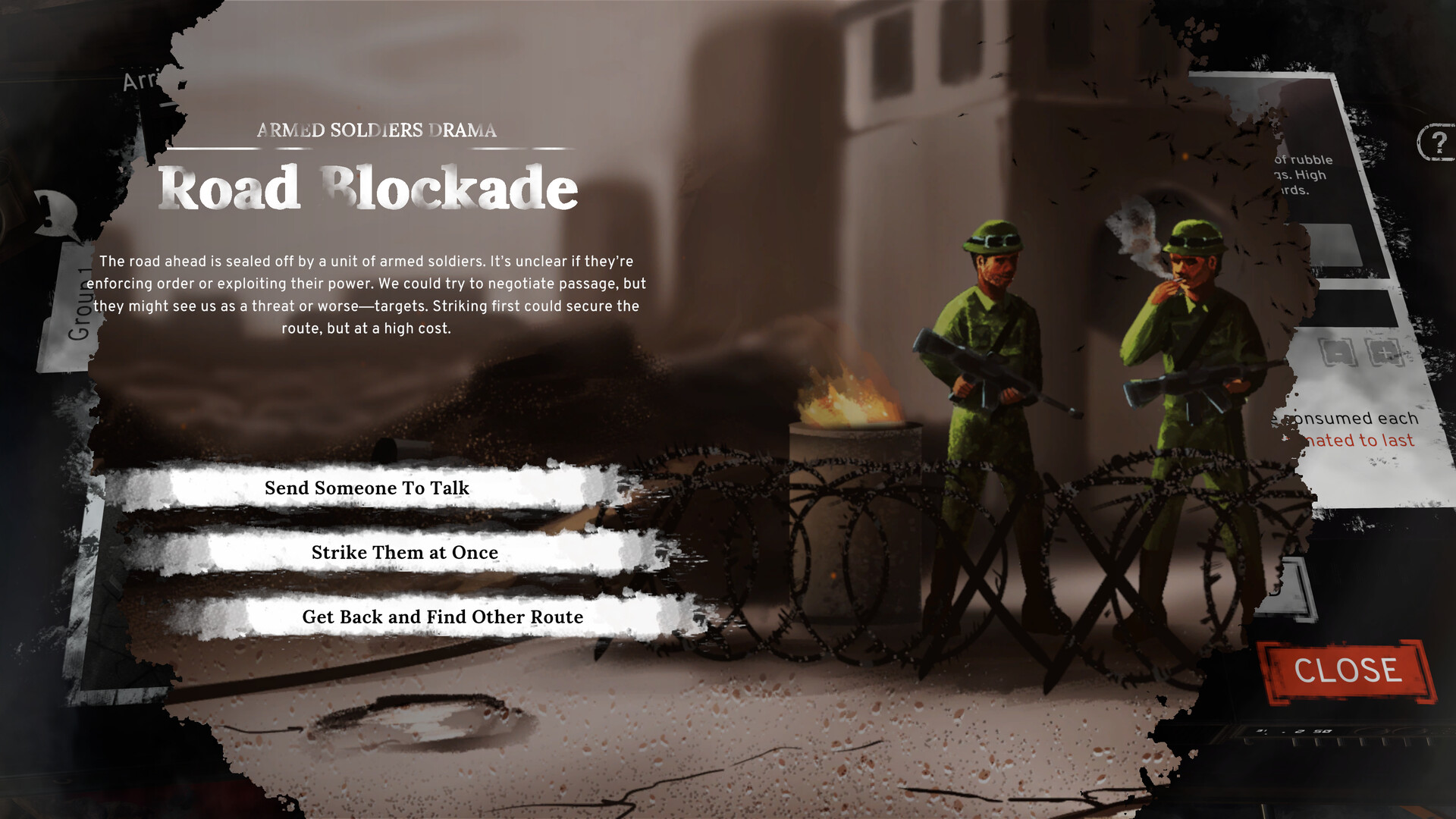Select the event description paragraph
Screen dimensions: 1456x819
tap(369, 296)
